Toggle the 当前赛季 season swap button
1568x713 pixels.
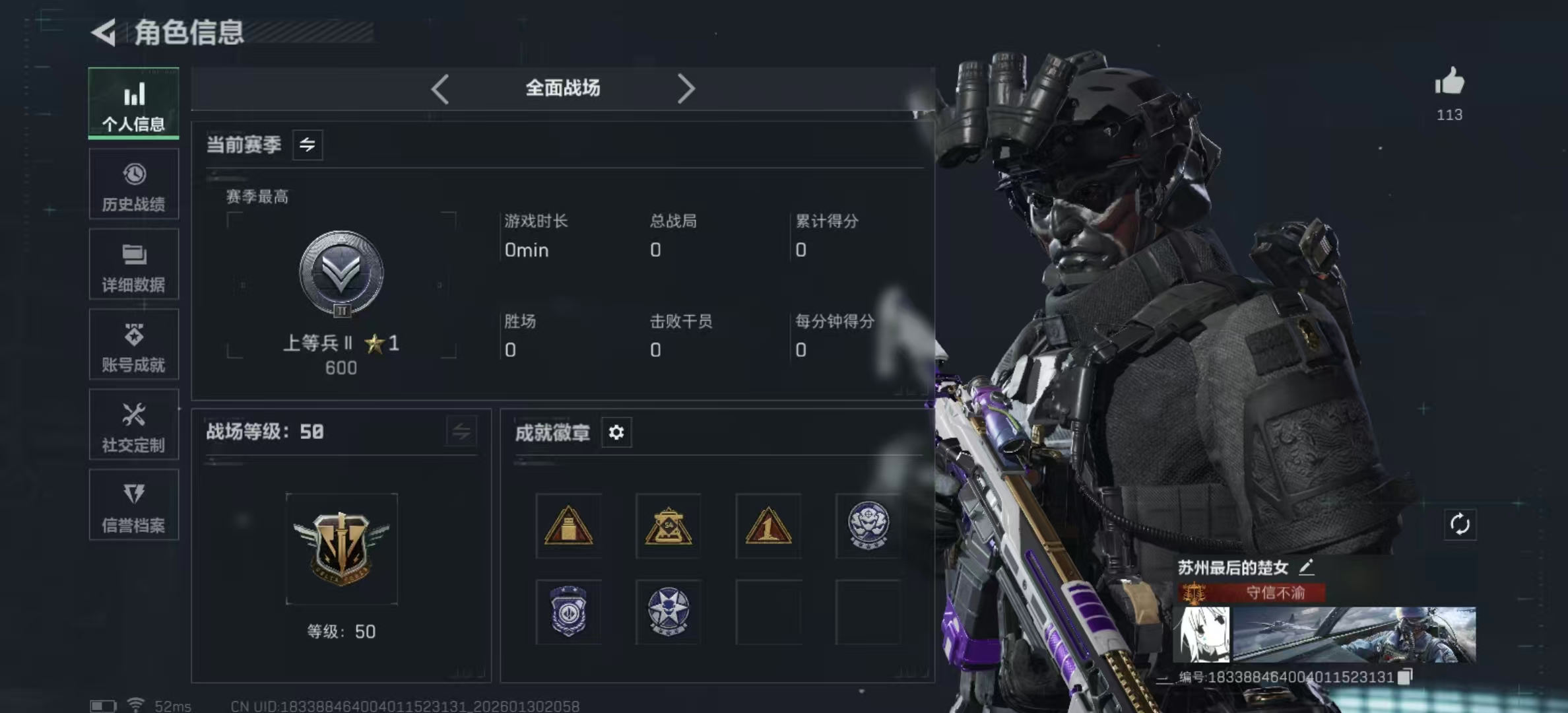coord(308,145)
